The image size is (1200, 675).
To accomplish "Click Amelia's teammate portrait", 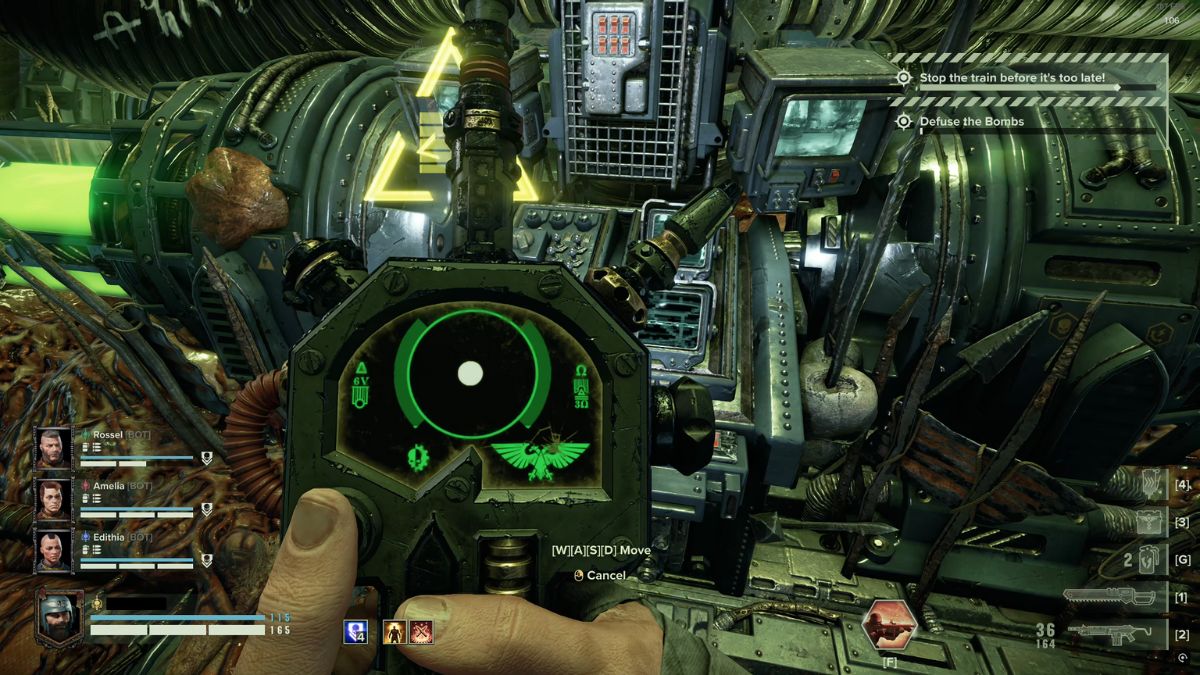I will 54,498.
